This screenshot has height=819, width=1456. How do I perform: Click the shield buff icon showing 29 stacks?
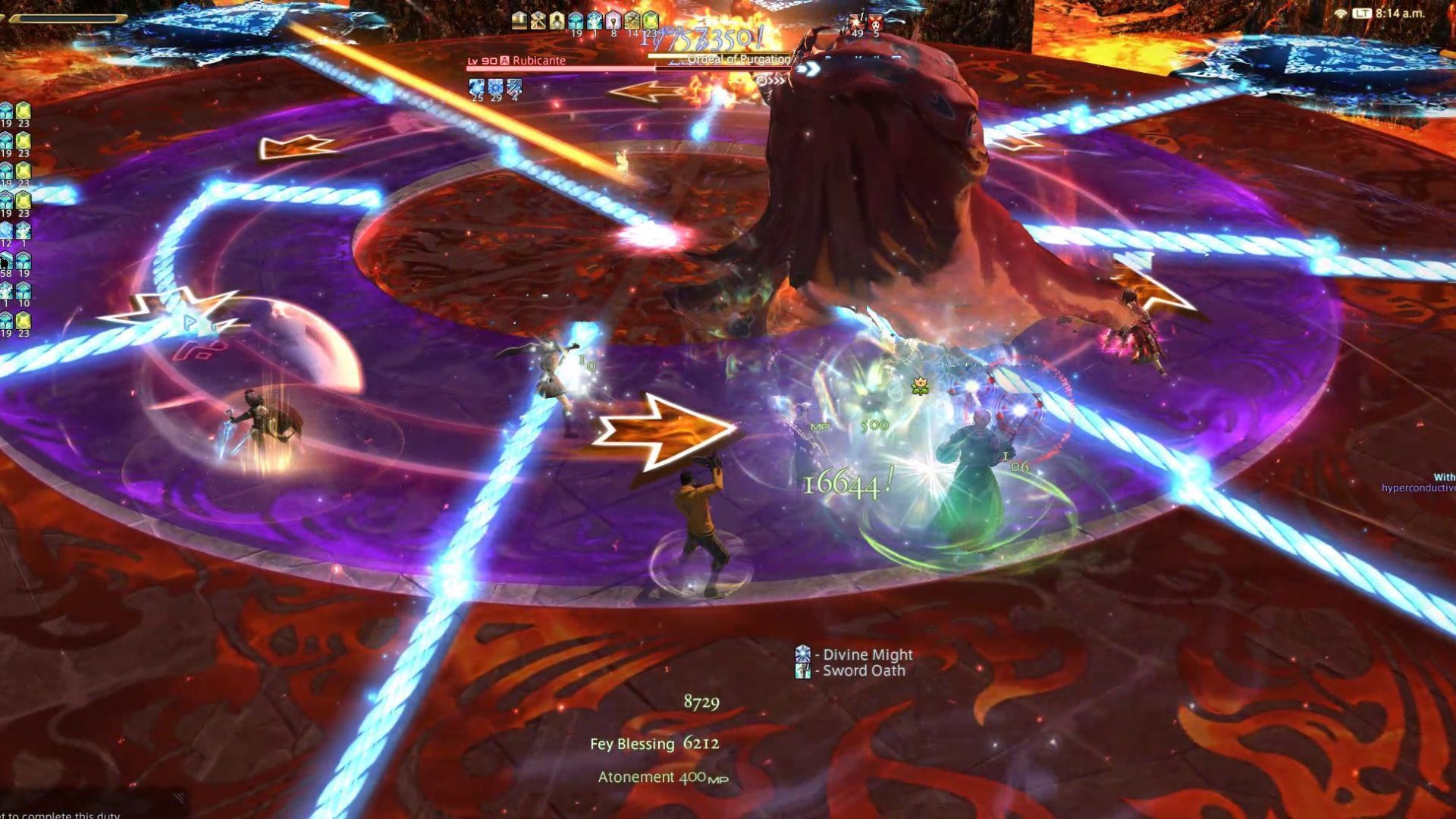tap(496, 86)
